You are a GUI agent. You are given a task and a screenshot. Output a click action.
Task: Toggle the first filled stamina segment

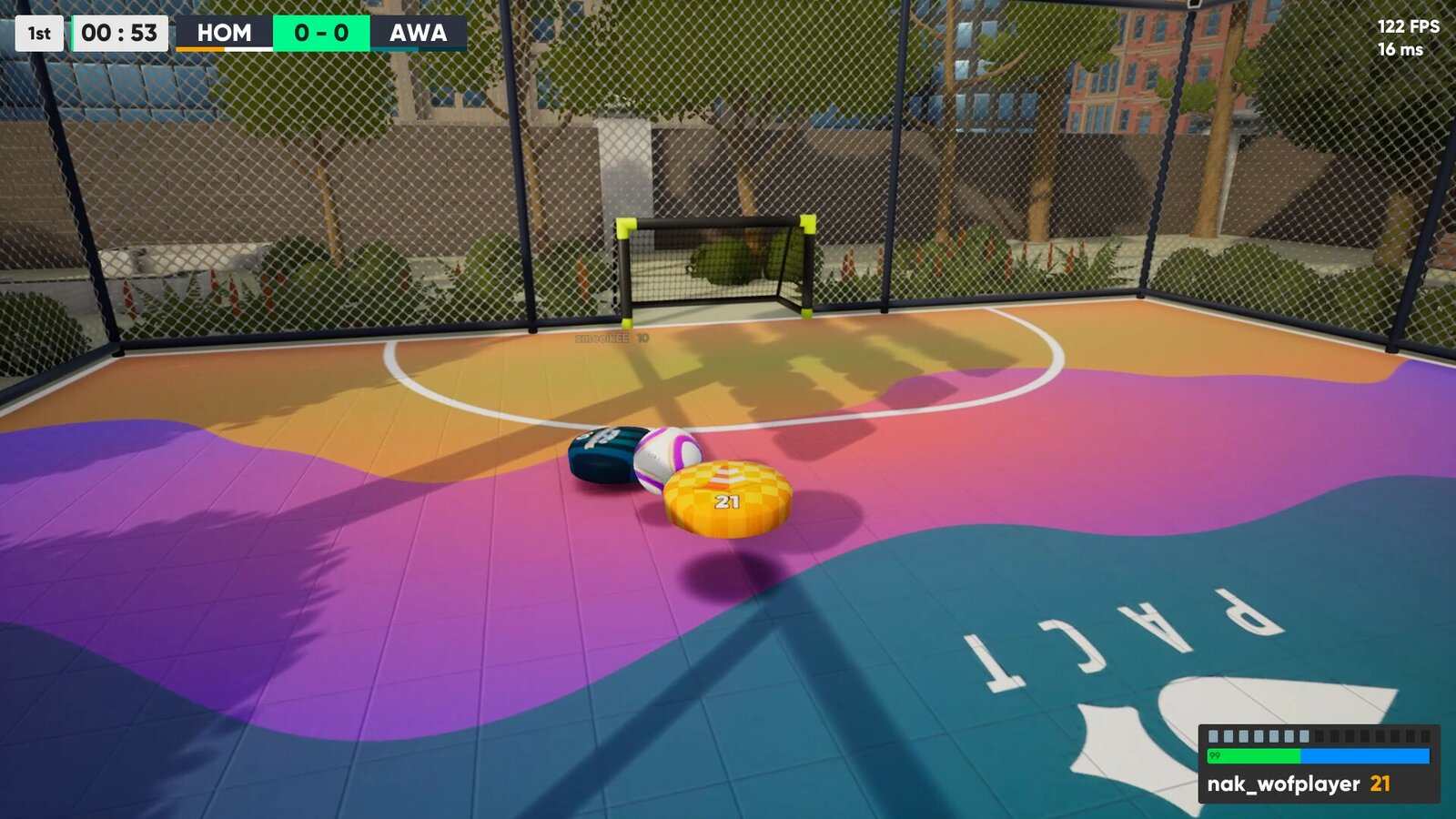point(1214,737)
